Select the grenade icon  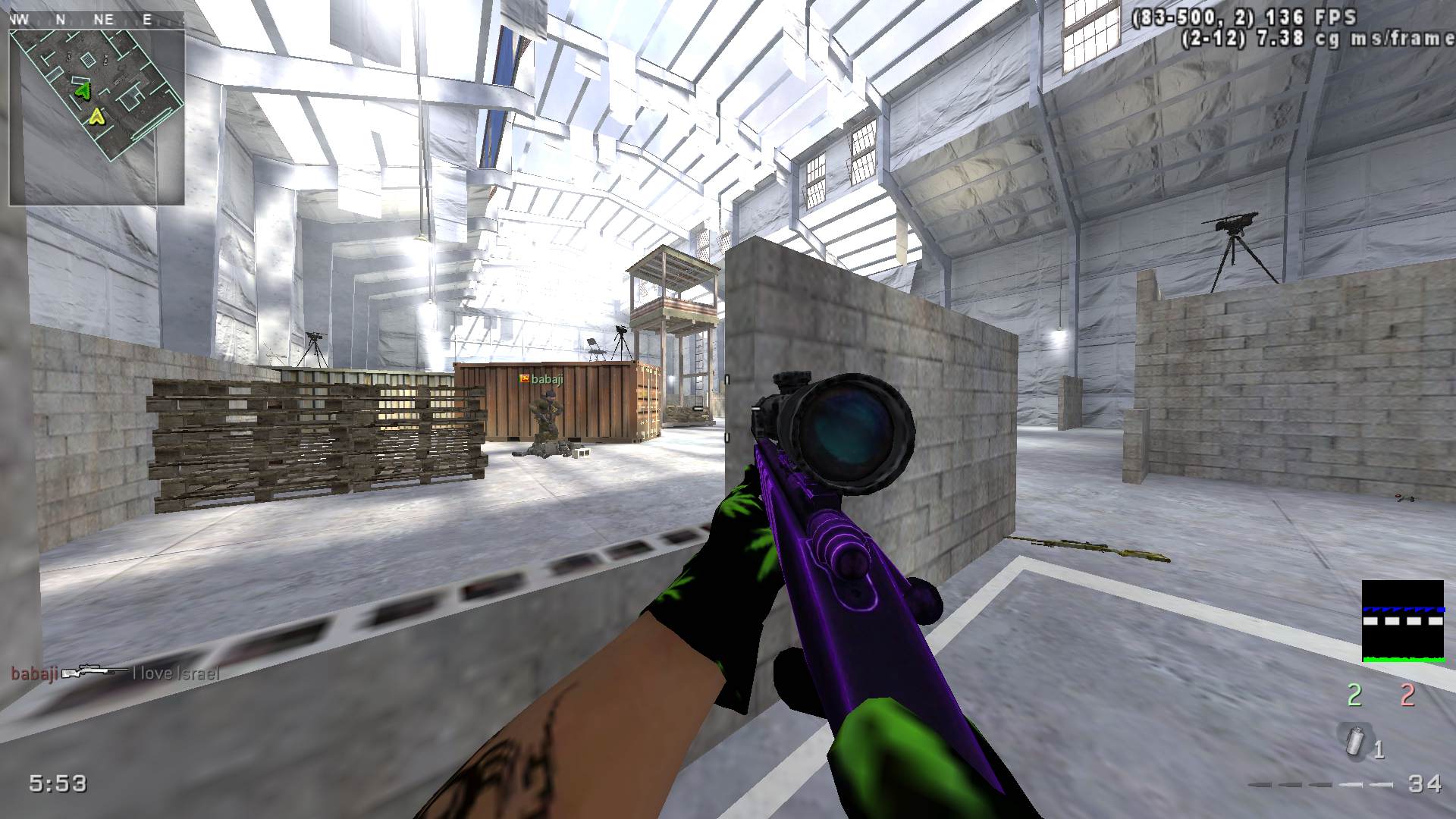coord(1355,739)
